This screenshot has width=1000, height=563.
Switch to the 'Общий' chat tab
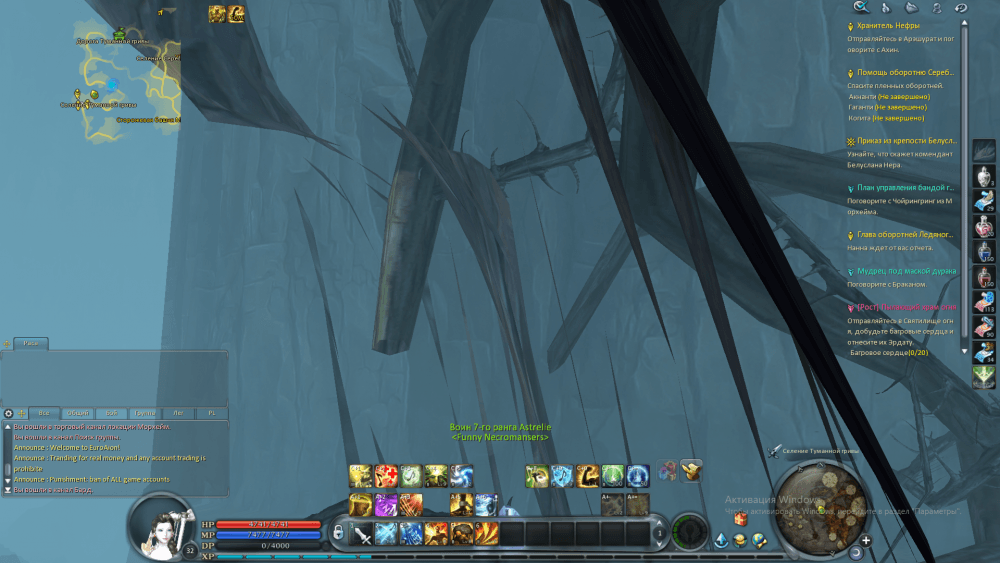point(76,413)
